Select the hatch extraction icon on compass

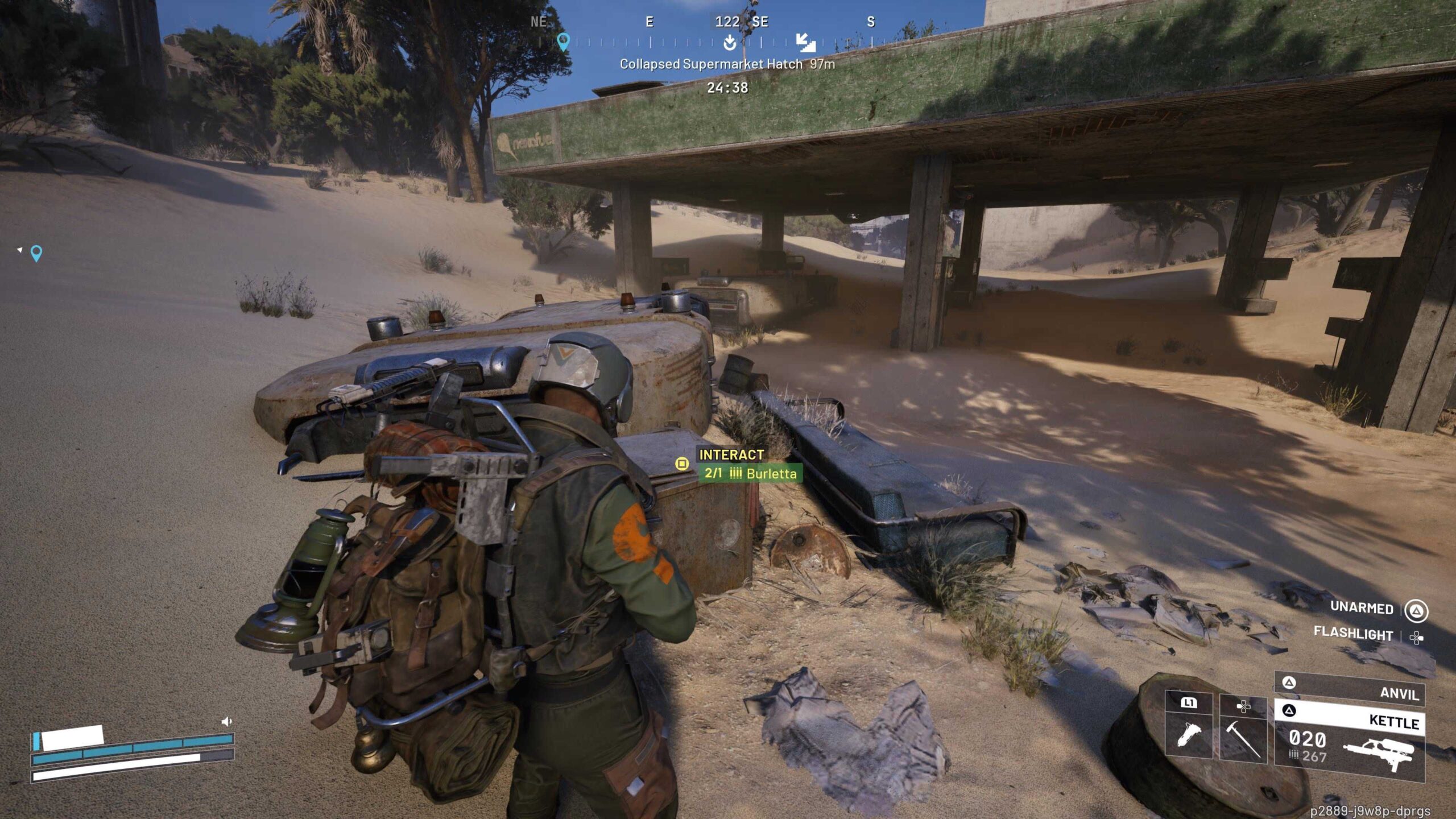point(730,43)
